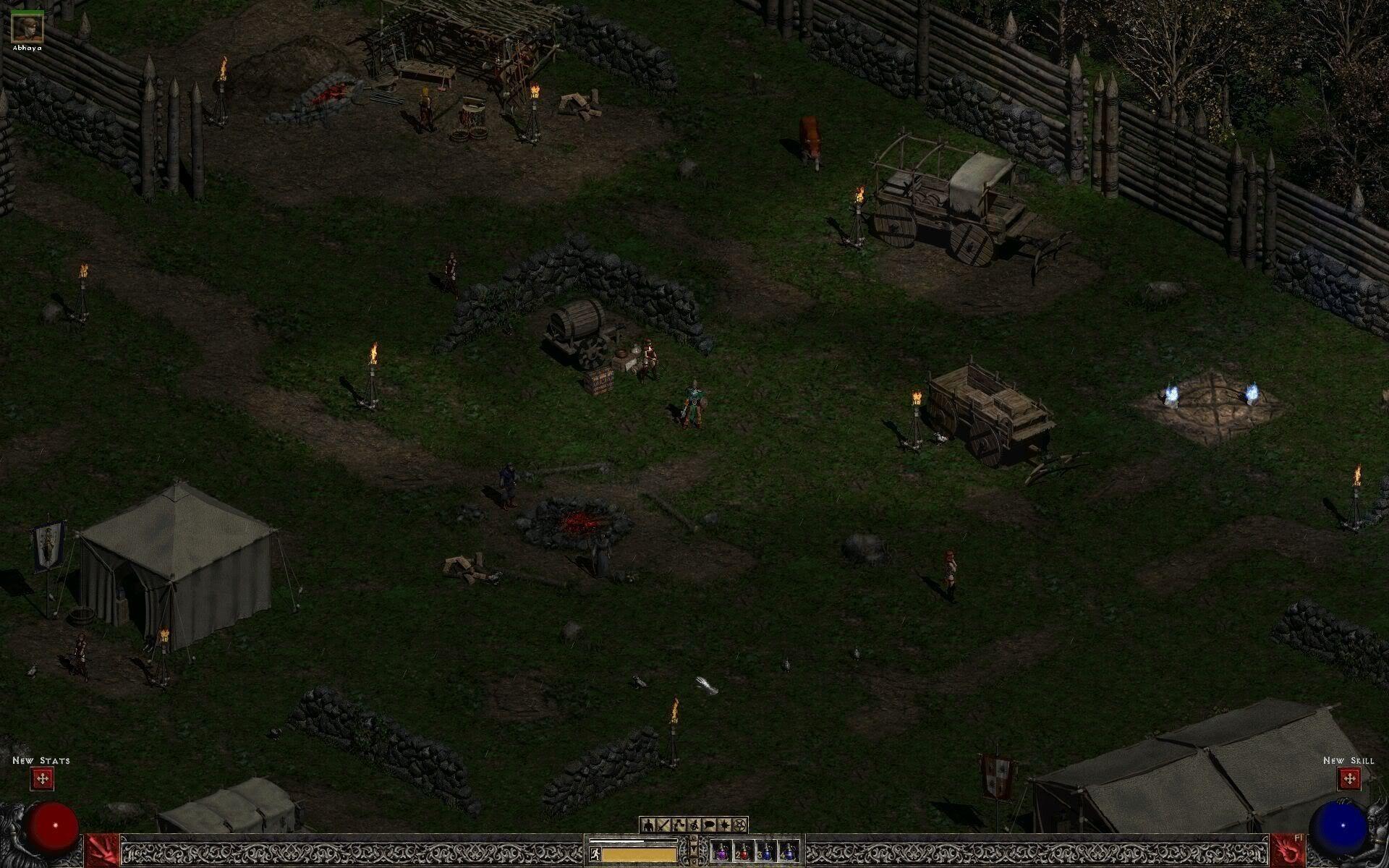Open the character screen from the mini panel

[x=648, y=826]
